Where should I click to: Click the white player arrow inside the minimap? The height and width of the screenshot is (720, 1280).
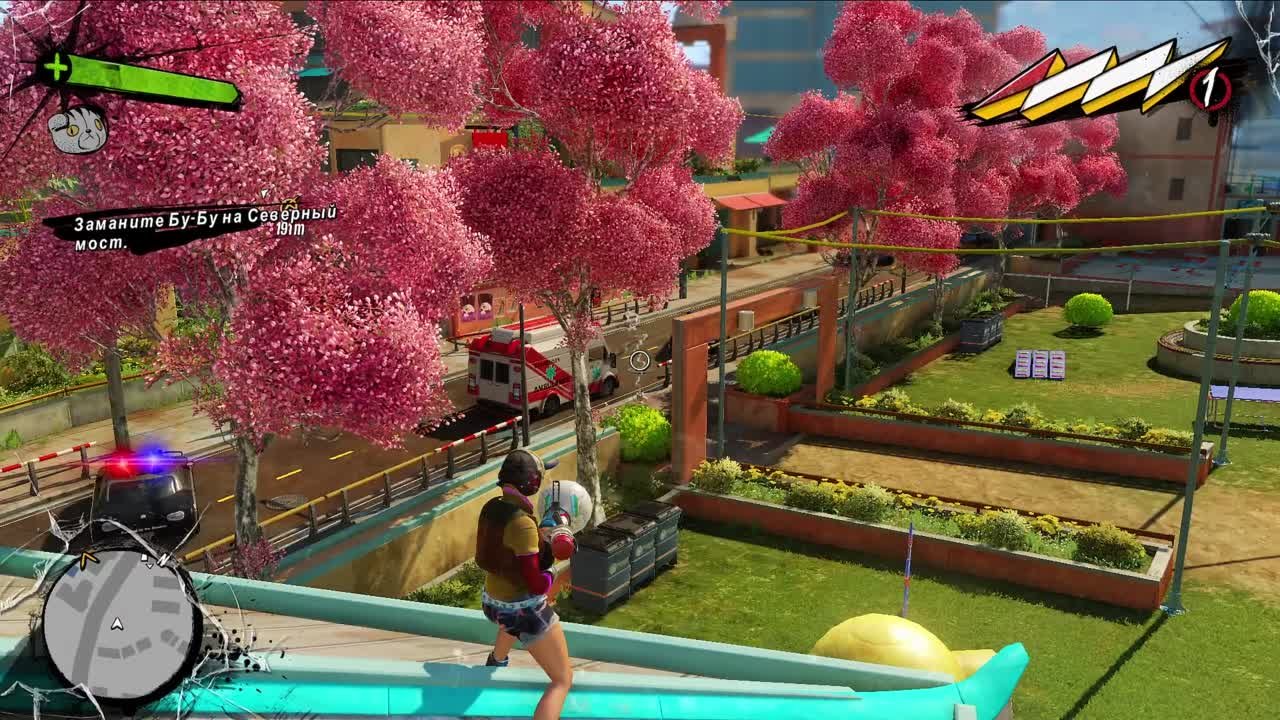117,624
